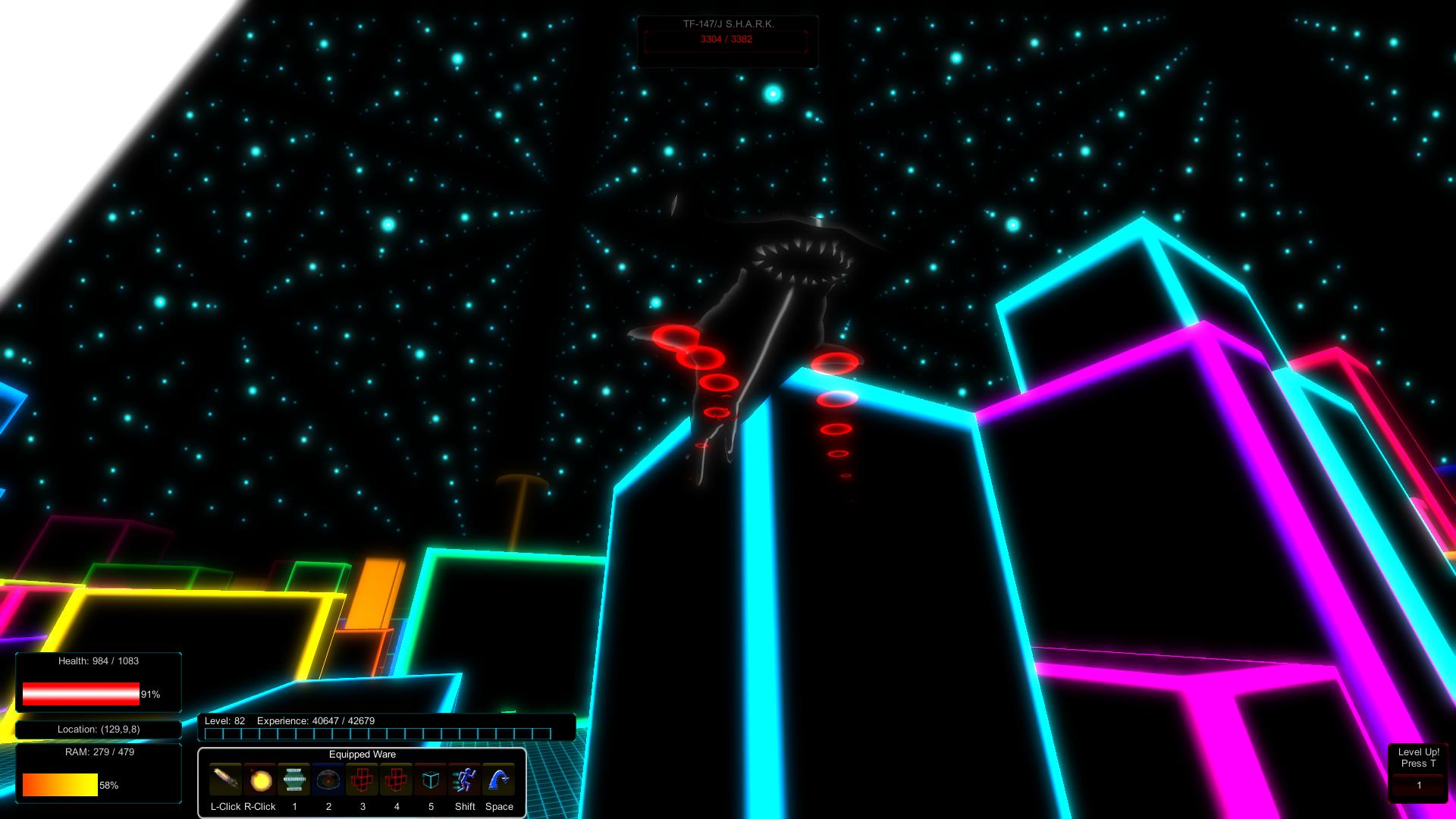Image resolution: width=1456 pixels, height=819 pixels.
Task: Trigger the blue running figure sprint ware
Action: (x=465, y=780)
